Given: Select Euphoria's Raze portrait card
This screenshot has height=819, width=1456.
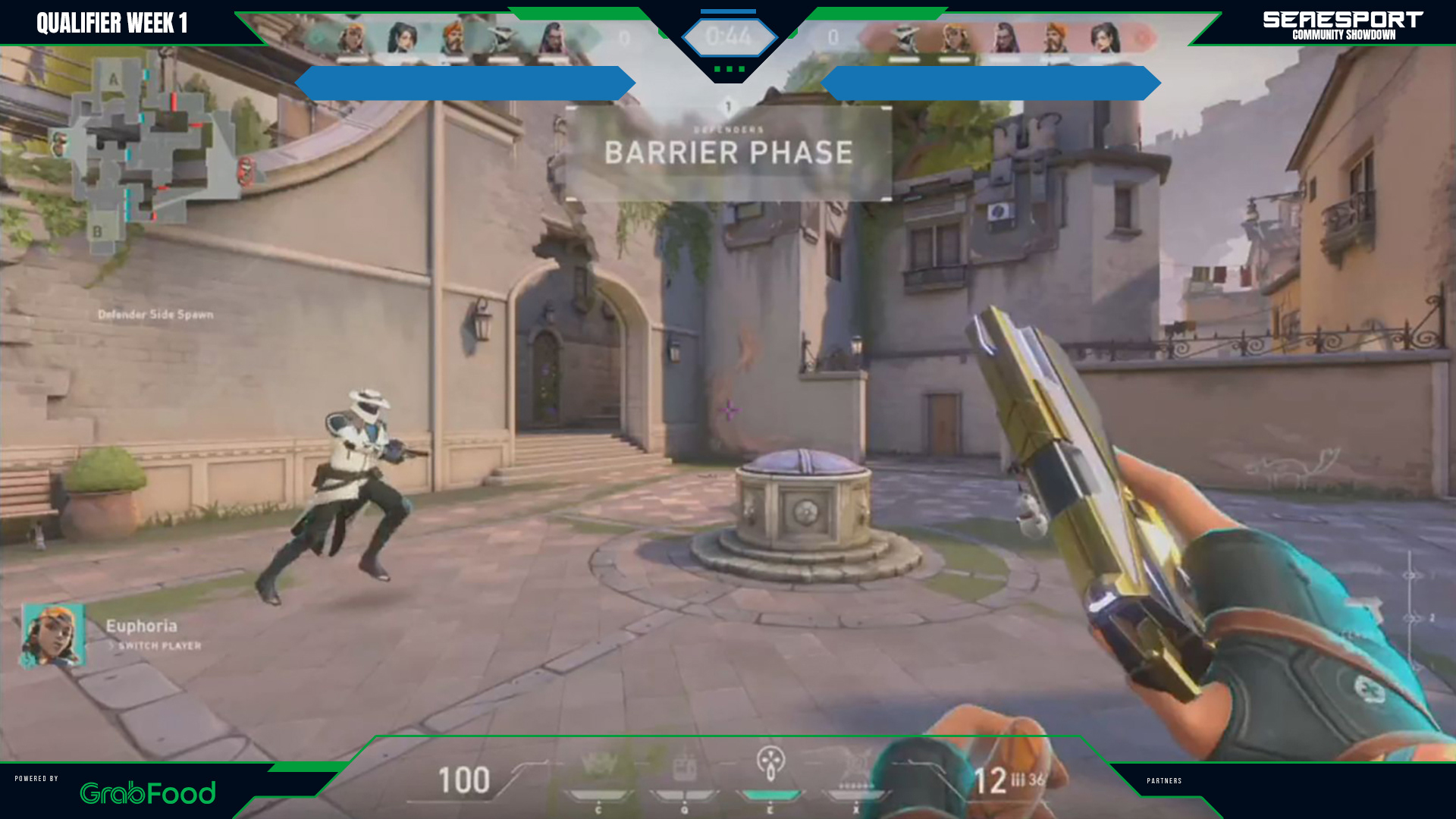Looking at the screenshot, I should [x=52, y=635].
